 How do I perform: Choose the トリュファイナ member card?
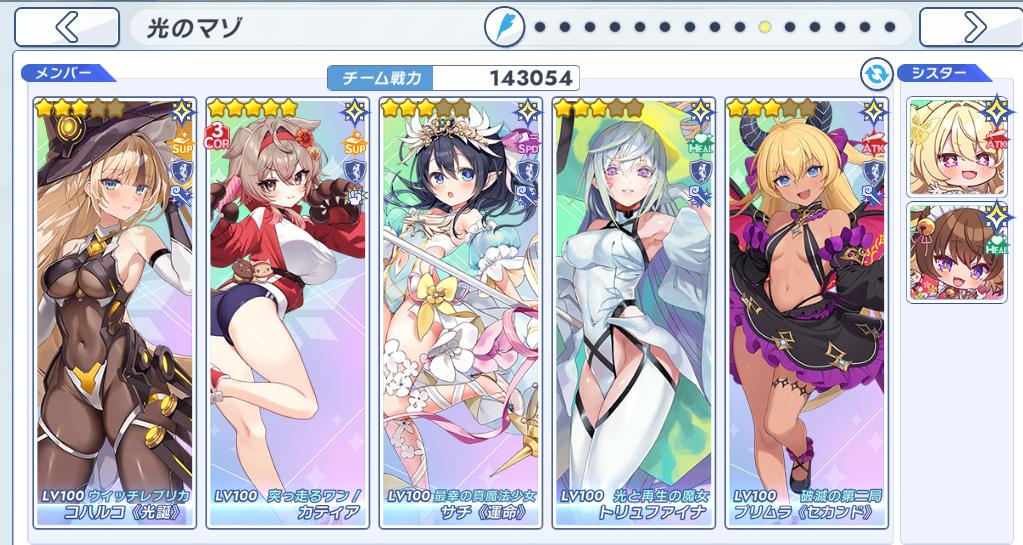634,312
